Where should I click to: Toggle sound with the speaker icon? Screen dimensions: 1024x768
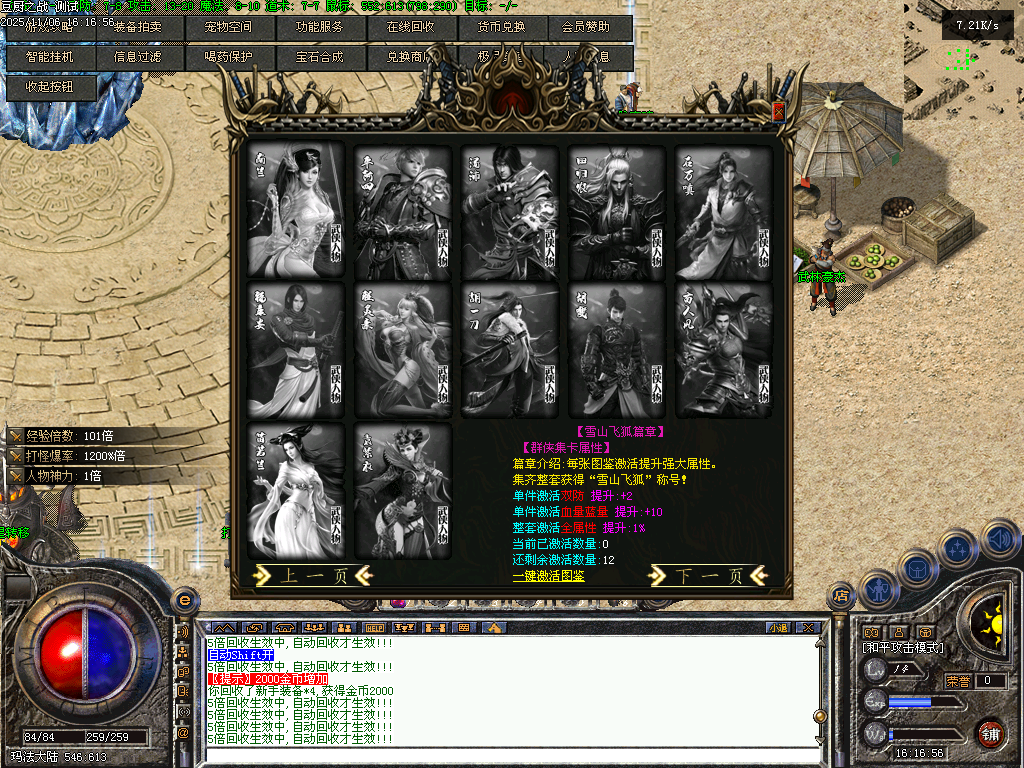pyautogui.click(x=1000, y=541)
